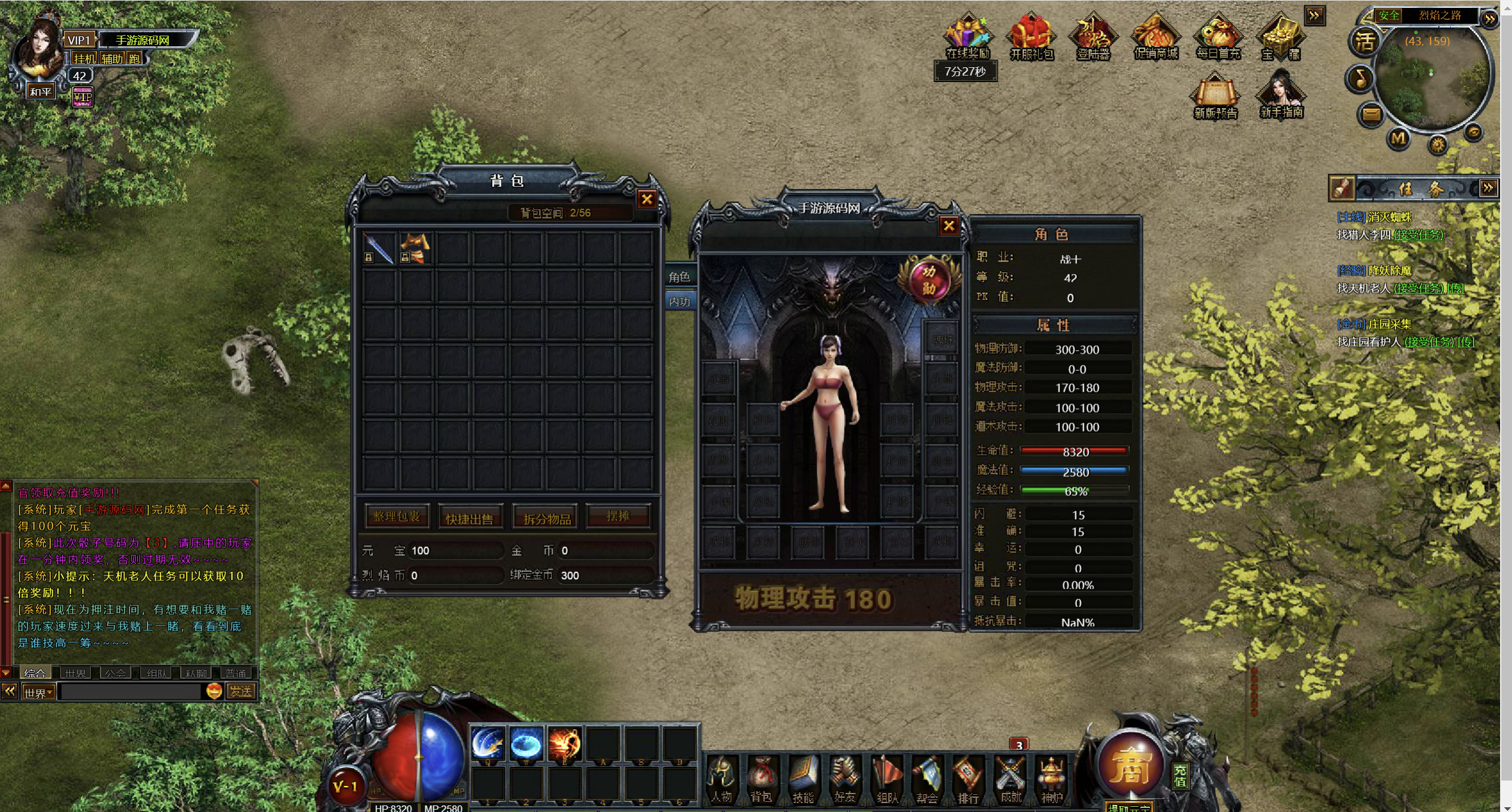Open the 功勋 merit badge
Screen dimensions: 1512x812
(928, 280)
